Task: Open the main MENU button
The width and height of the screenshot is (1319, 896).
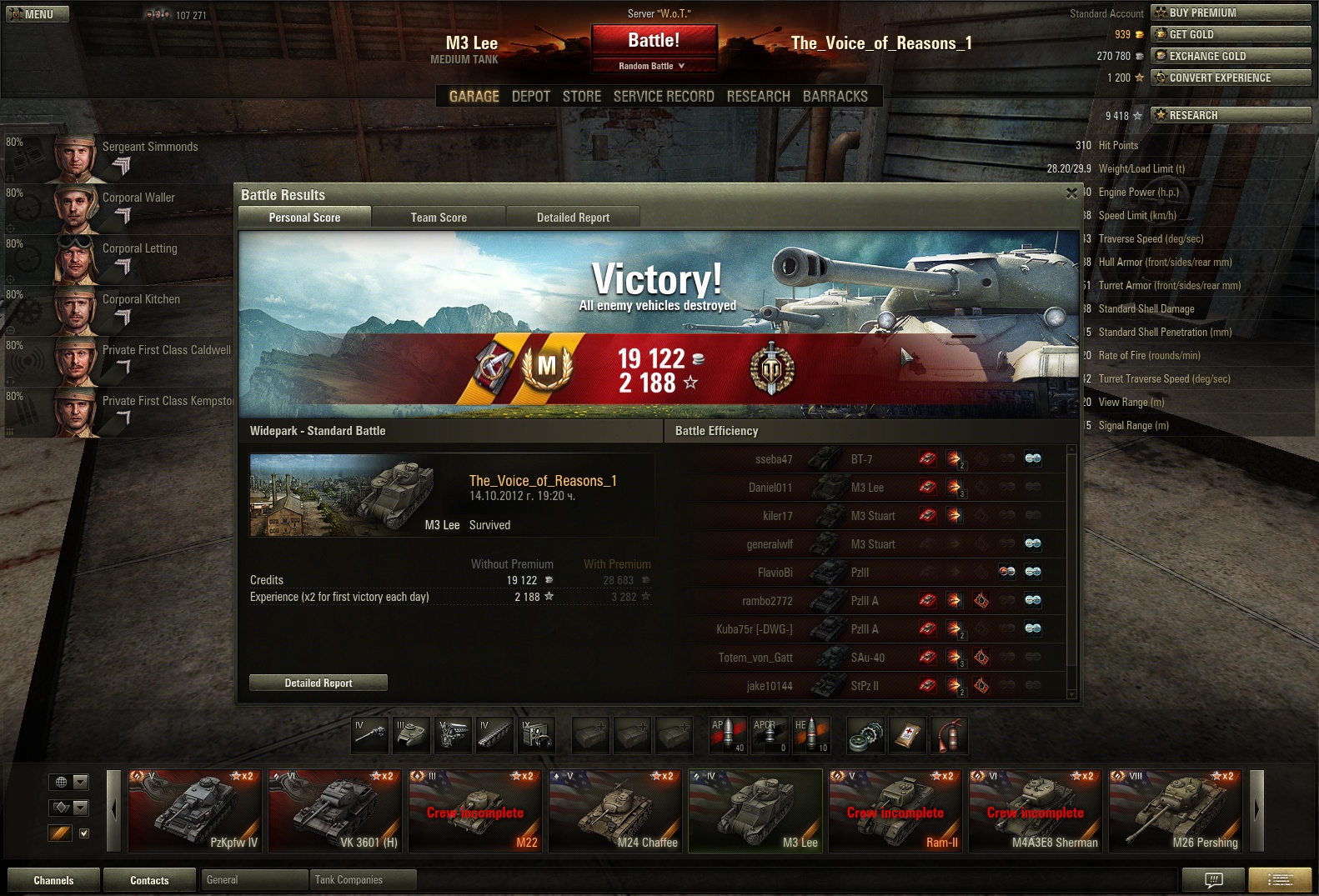Action: [x=37, y=14]
